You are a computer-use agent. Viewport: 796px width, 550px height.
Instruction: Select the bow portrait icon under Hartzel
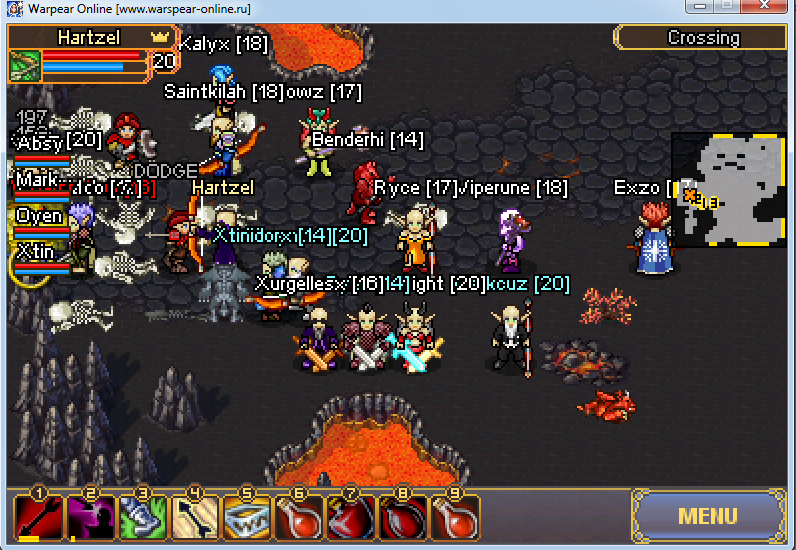tap(24, 66)
